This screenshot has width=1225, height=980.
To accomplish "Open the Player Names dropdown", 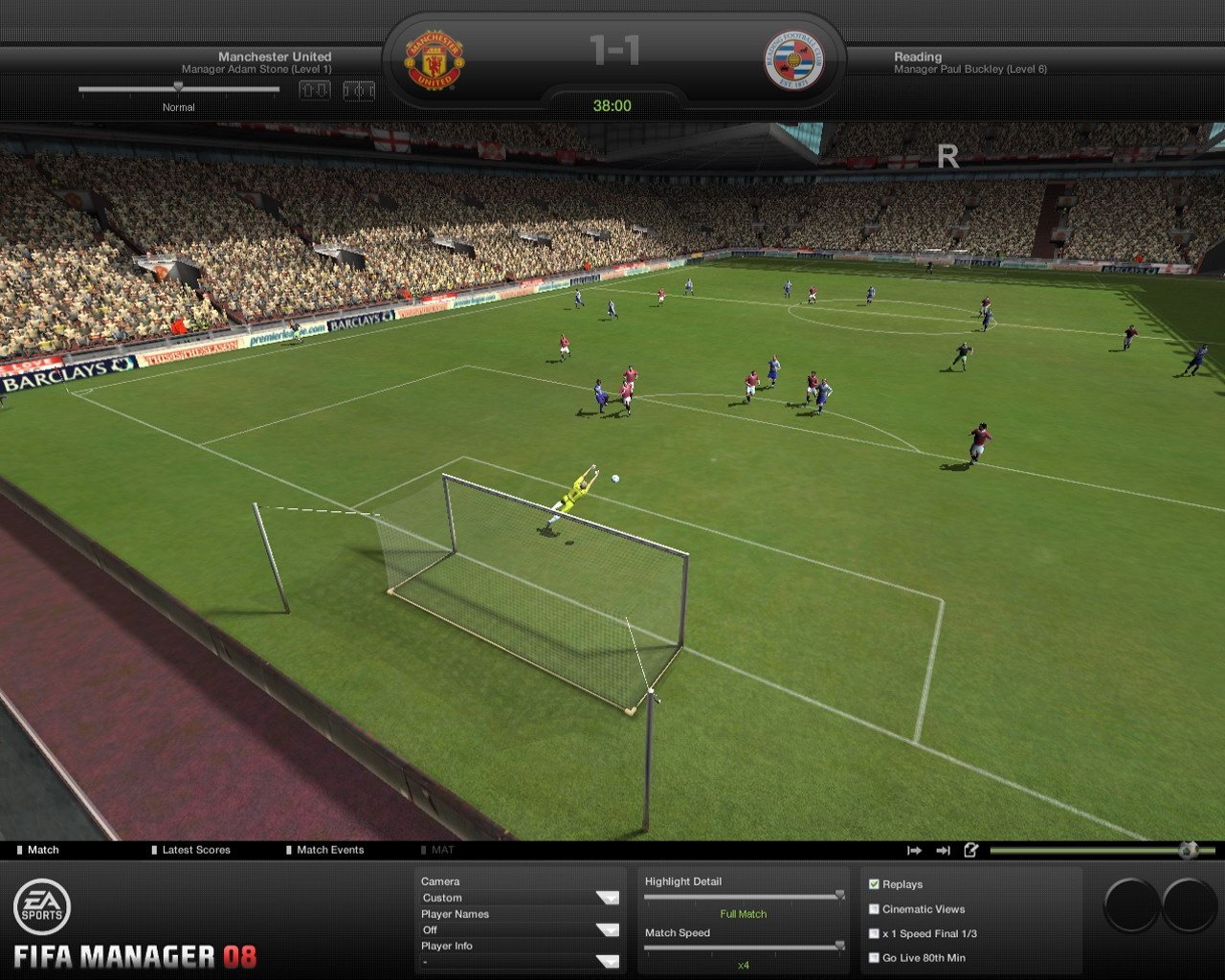I will point(517,929).
